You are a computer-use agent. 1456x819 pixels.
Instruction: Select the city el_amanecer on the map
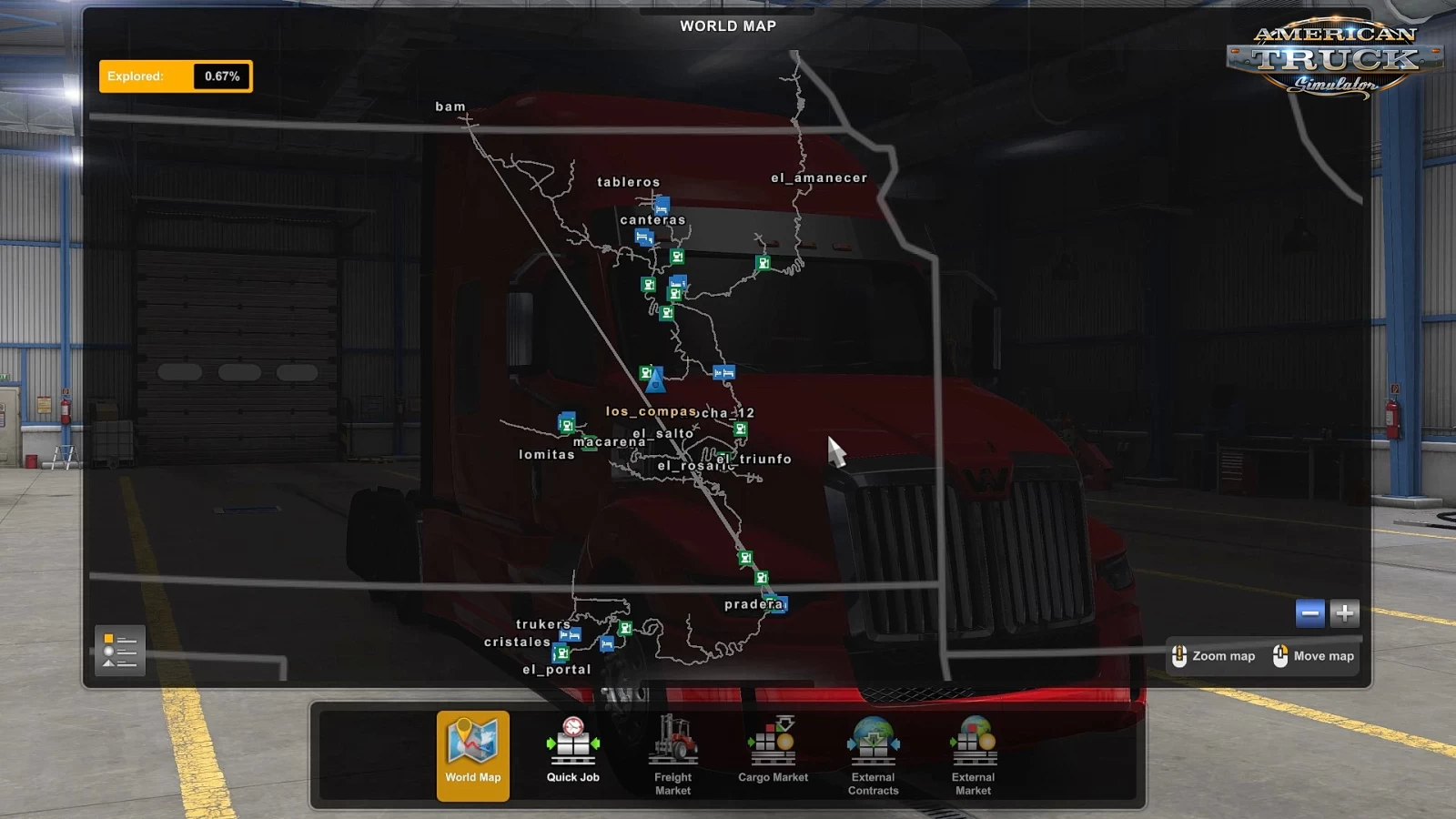(818, 177)
